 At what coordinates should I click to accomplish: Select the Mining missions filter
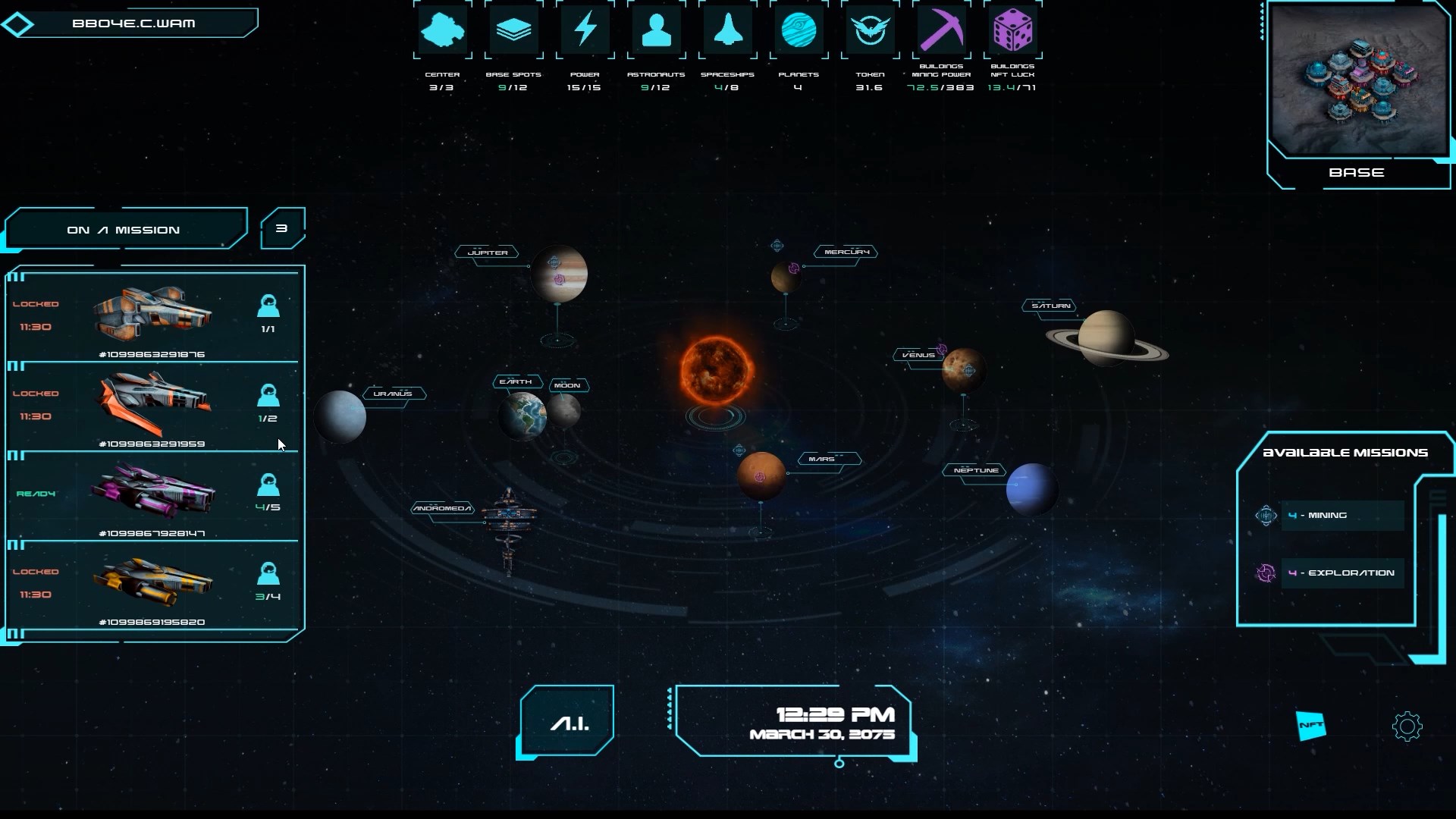[1341, 516]
